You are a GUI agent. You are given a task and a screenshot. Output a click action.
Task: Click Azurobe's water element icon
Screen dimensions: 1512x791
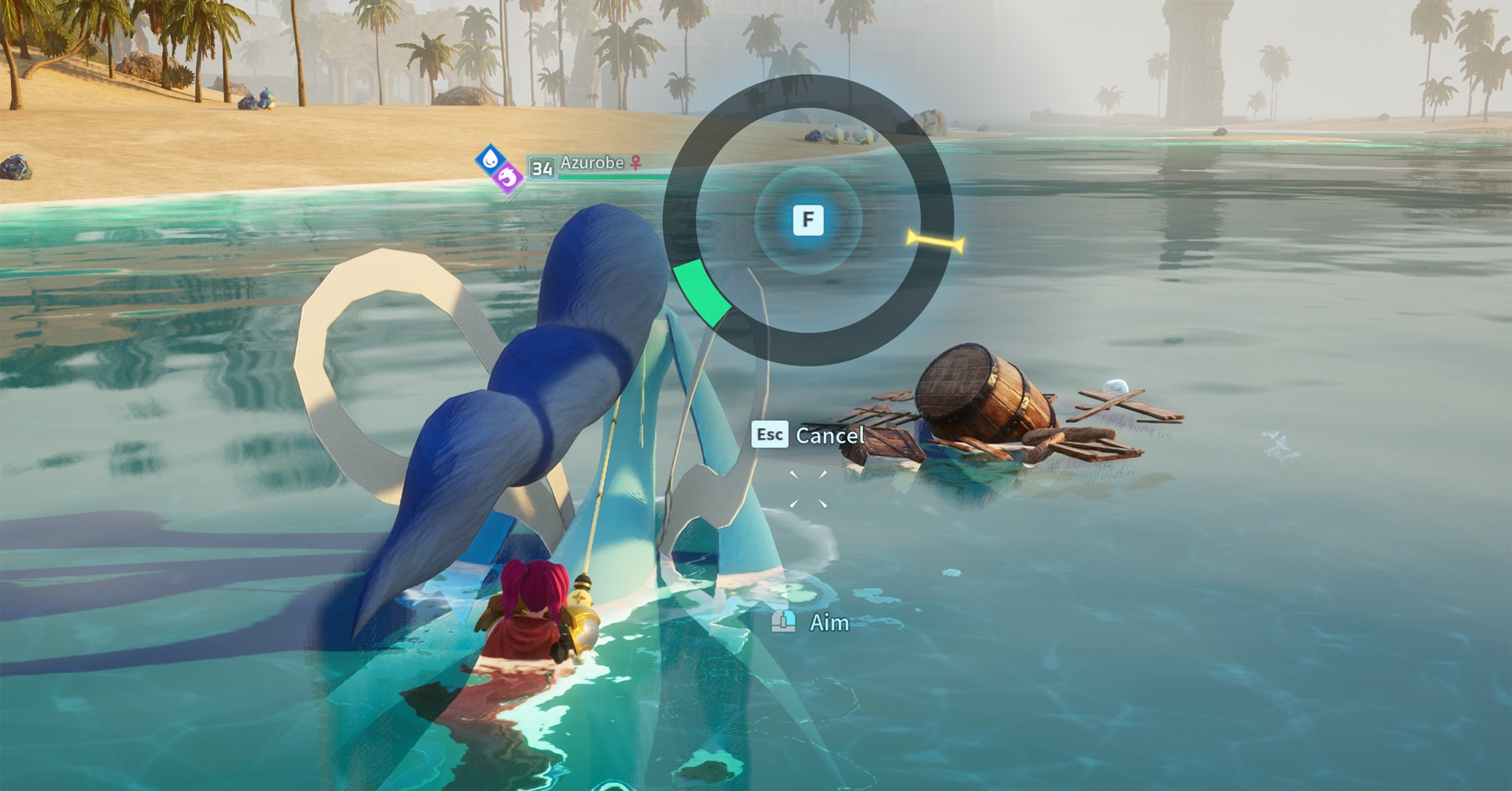[489, 158]
